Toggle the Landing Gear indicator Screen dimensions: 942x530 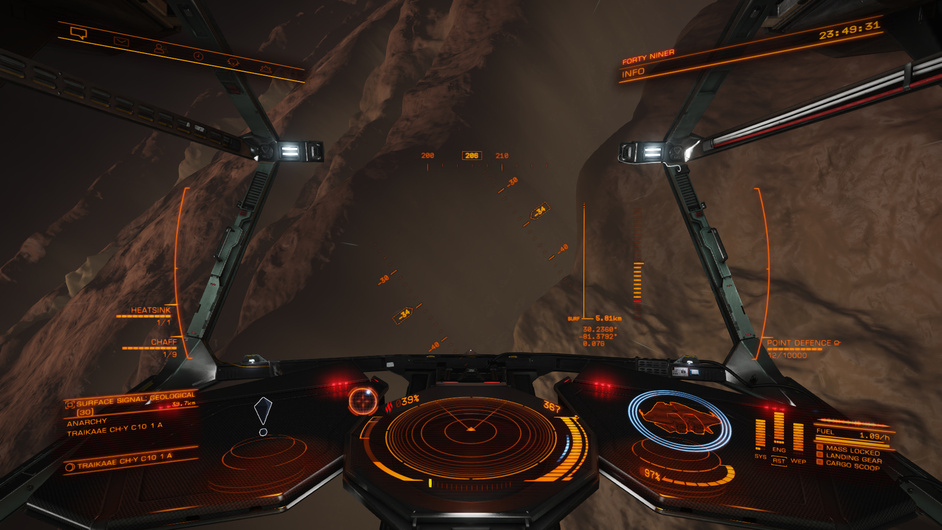click(x=853, y=459)
